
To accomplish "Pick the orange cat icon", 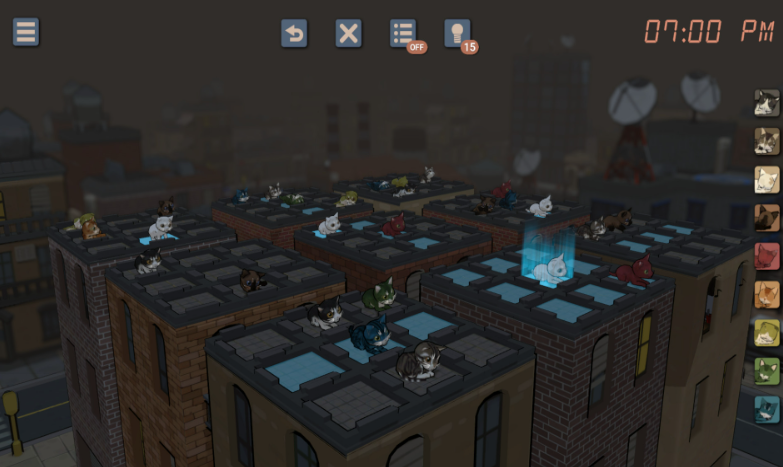I will click(x=766, y=294).
